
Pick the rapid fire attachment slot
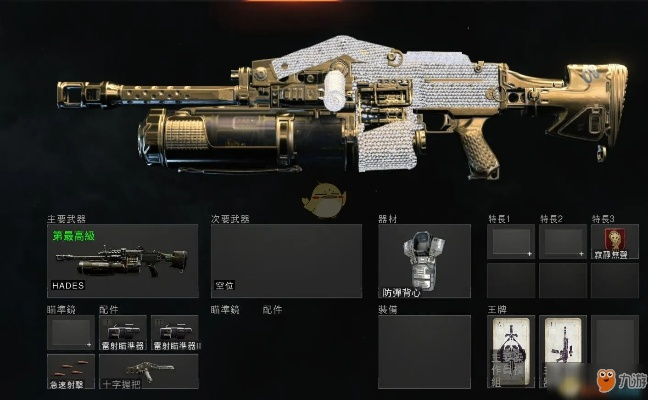coord(71,370)
